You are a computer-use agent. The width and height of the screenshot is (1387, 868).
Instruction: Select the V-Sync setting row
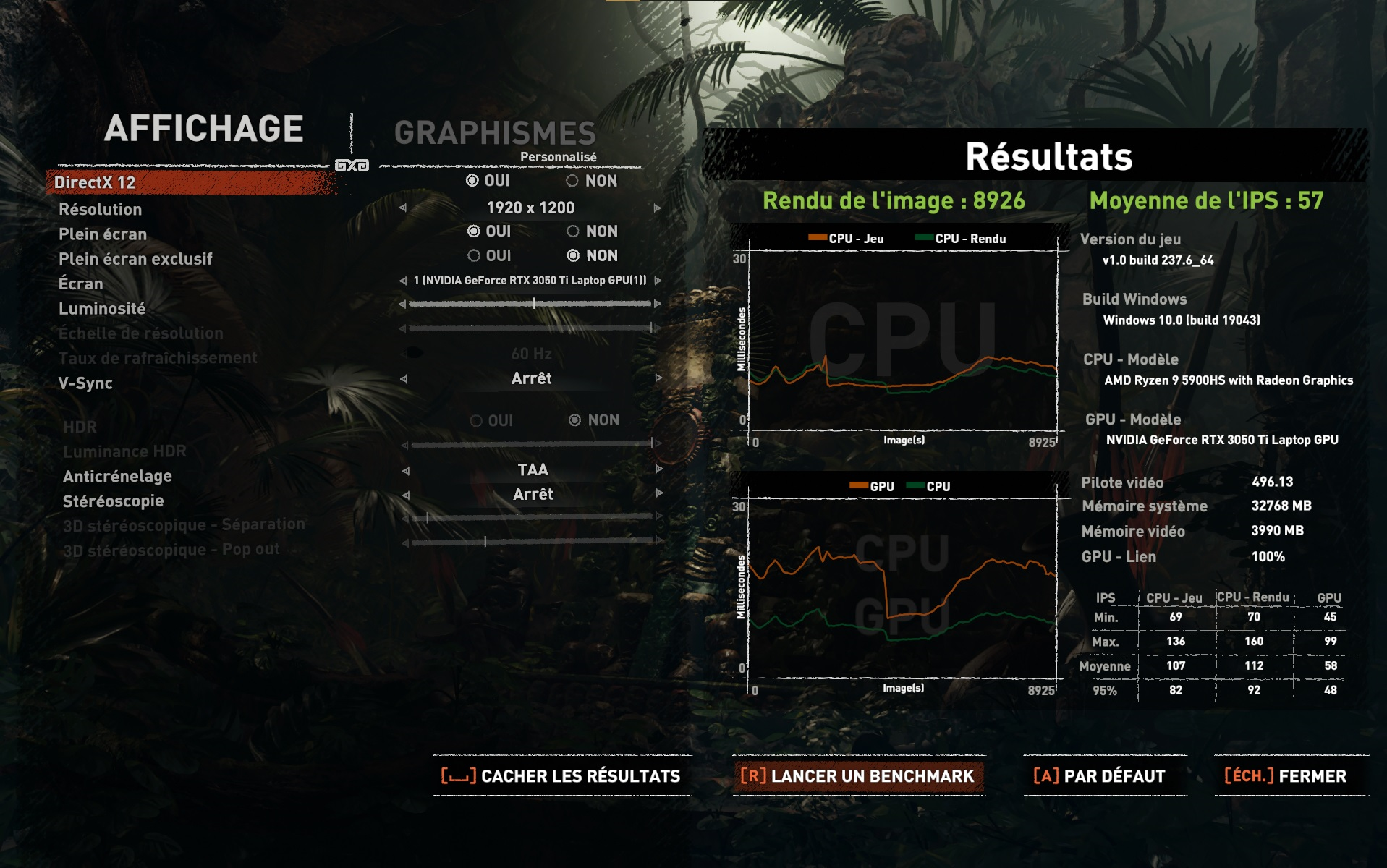click(85, 383)
